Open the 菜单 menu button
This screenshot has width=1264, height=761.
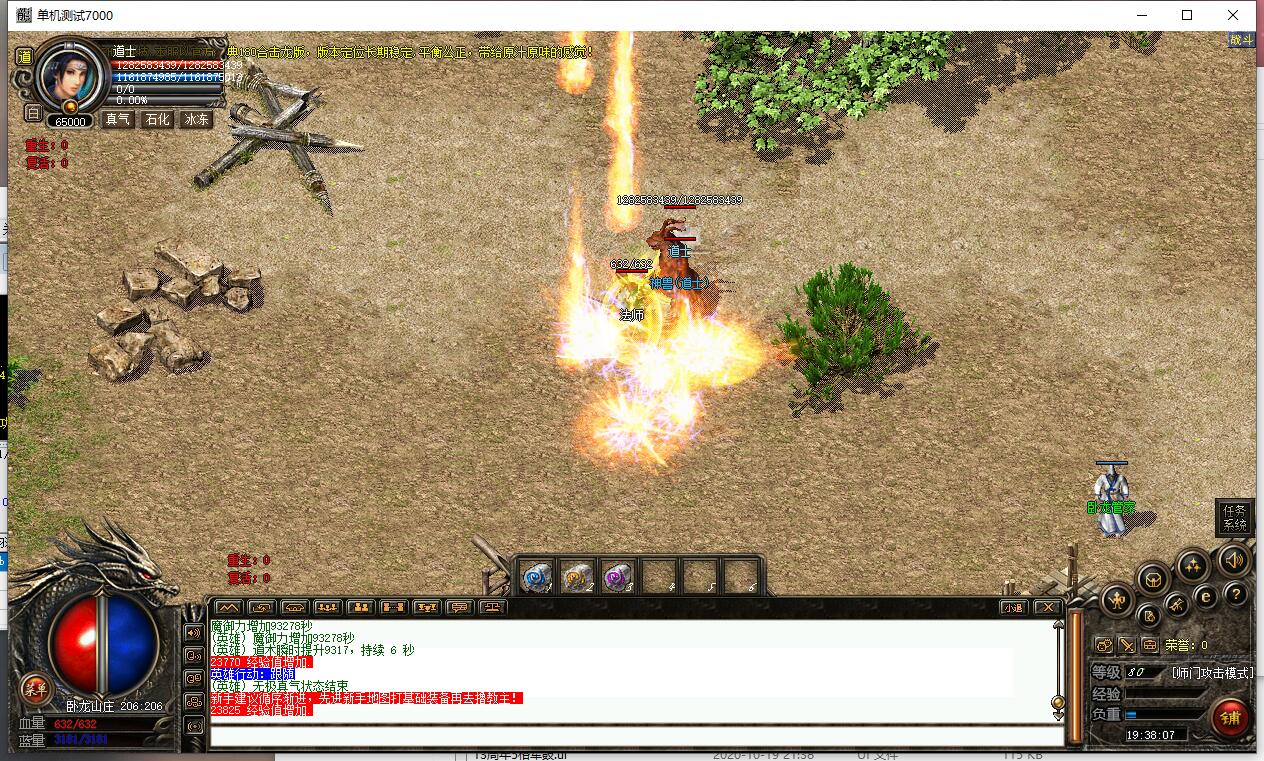[36, 688]
